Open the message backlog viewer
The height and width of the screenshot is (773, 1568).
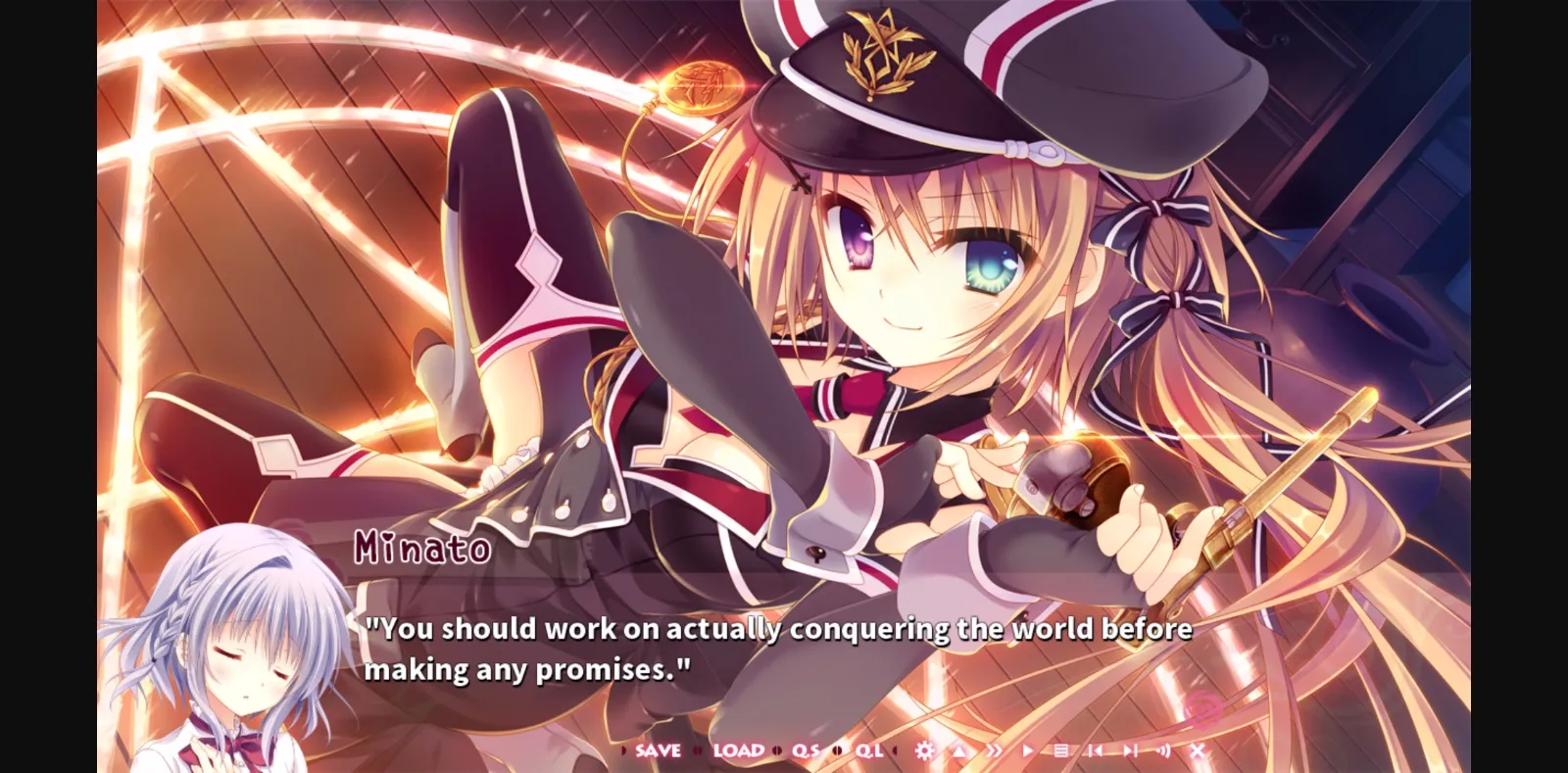[x=1061, y=750]
